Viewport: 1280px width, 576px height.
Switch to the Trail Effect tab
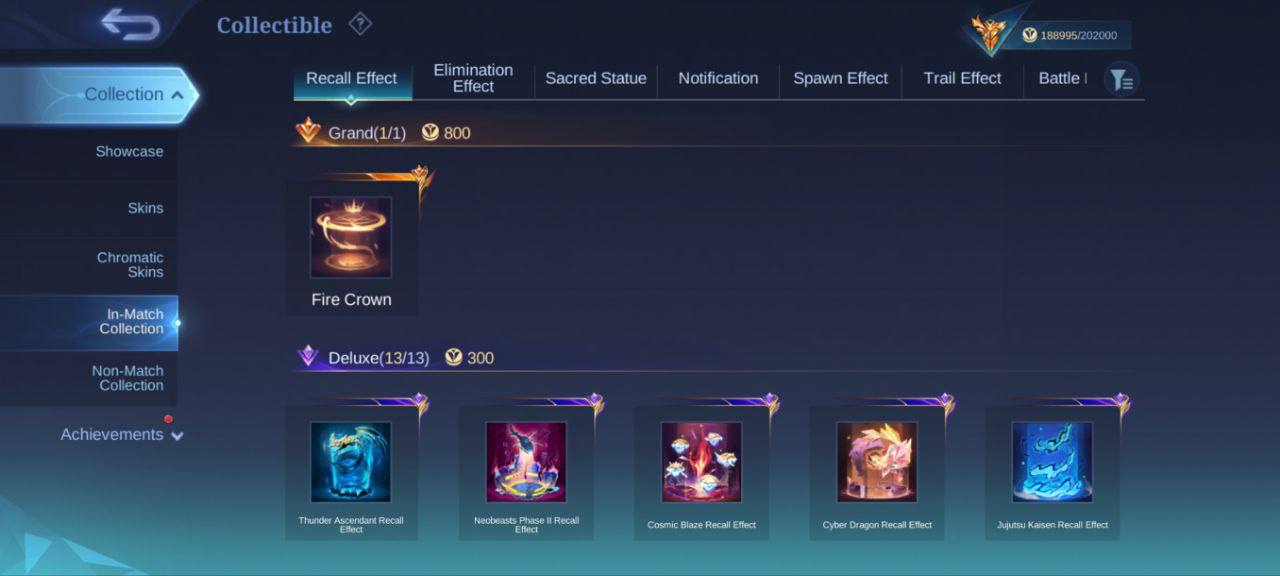click(x=962, y=78)
